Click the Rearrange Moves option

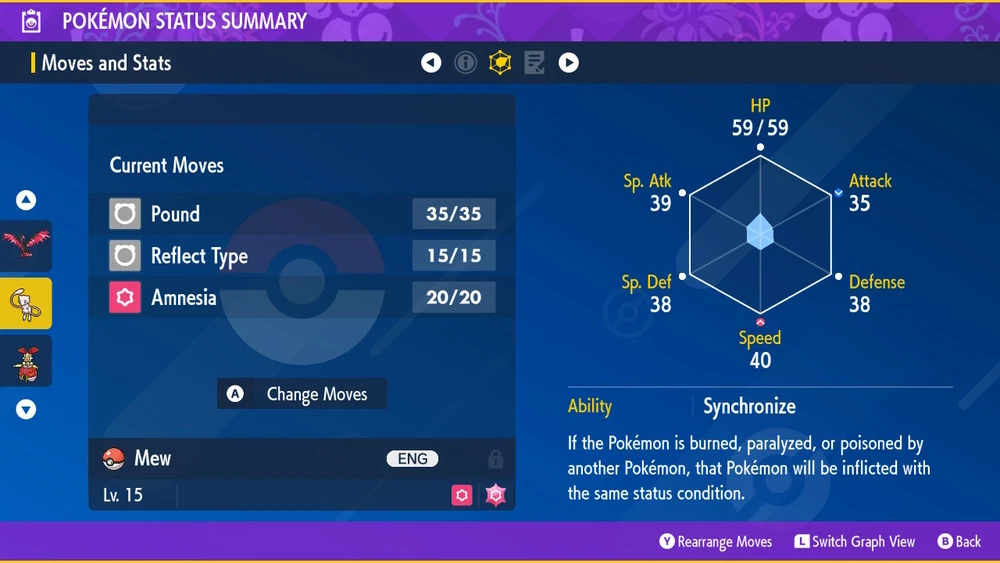(716, 541)
